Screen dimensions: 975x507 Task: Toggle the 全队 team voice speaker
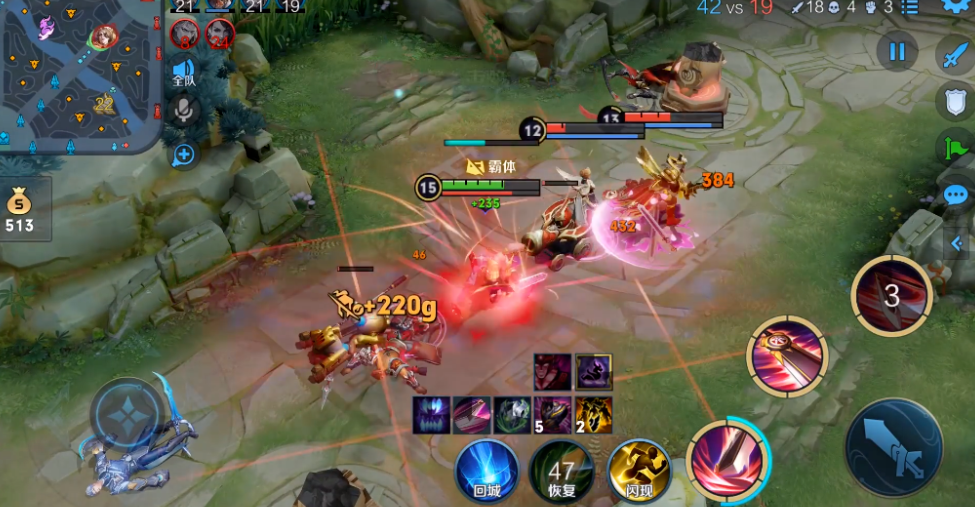coord(184,68)
